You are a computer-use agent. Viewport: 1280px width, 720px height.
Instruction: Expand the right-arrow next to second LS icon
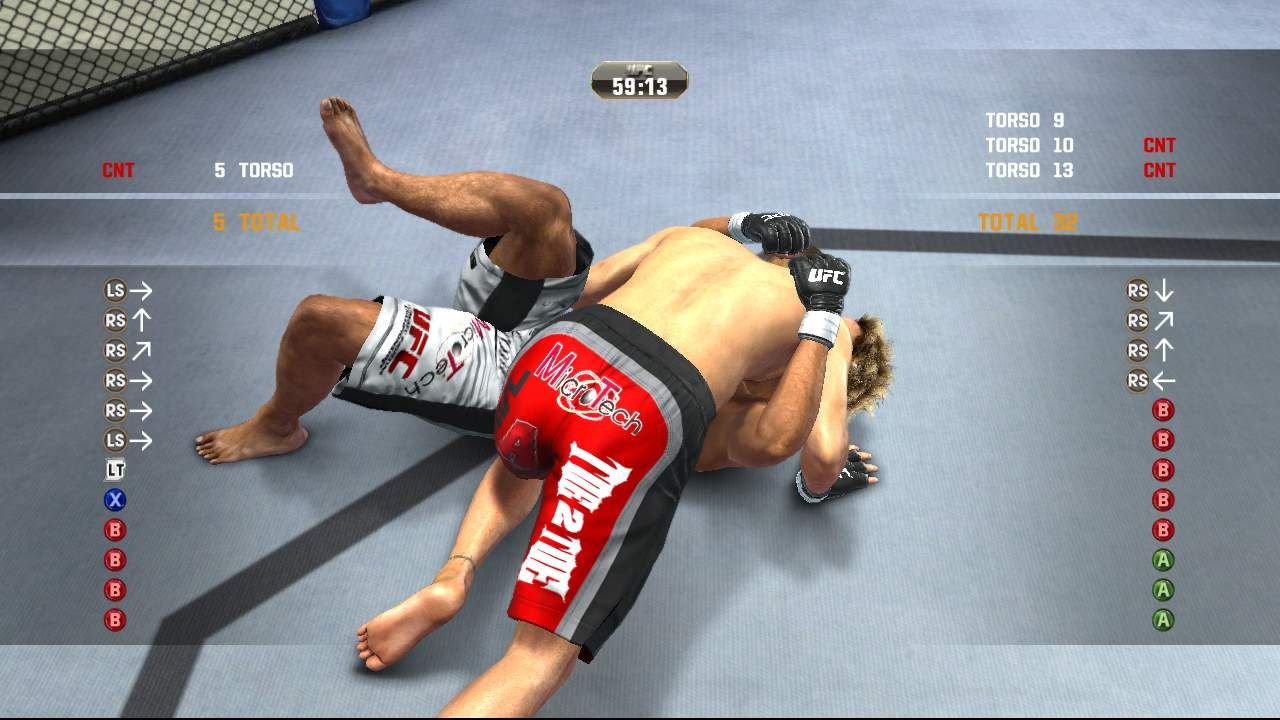tap(143, 440)
